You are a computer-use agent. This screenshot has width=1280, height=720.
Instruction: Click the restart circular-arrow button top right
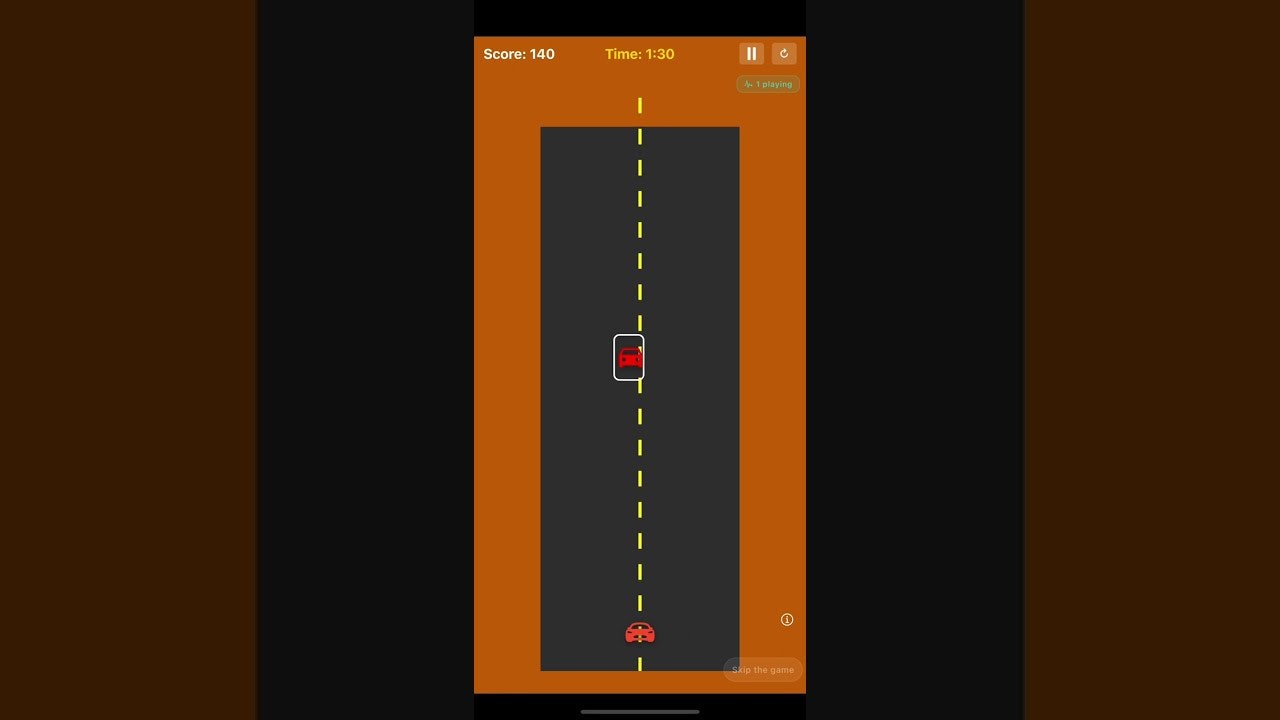(784, 53)
